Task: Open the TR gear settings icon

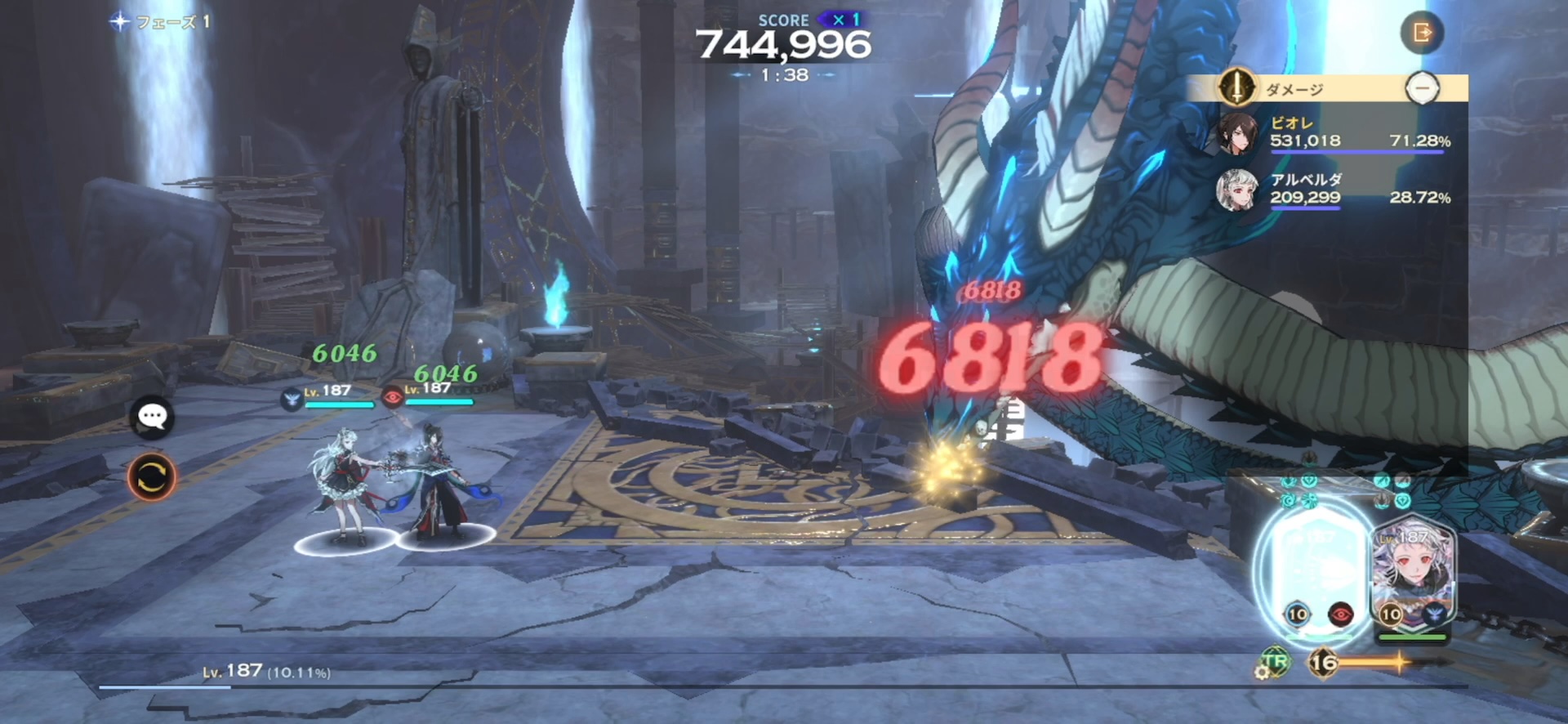Action: pos(1272,664)
